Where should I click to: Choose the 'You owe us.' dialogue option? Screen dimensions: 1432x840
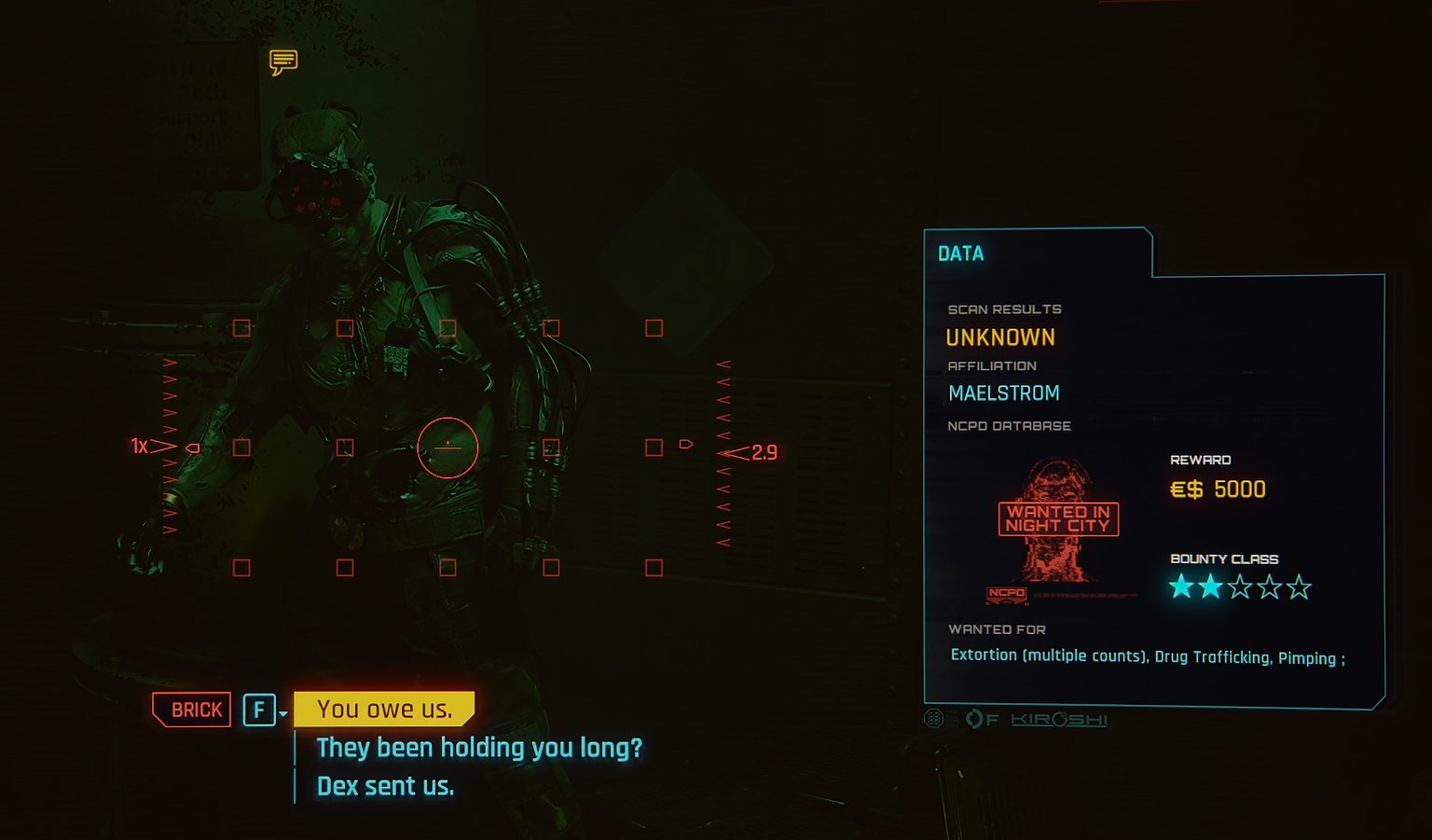pos(384,709)
